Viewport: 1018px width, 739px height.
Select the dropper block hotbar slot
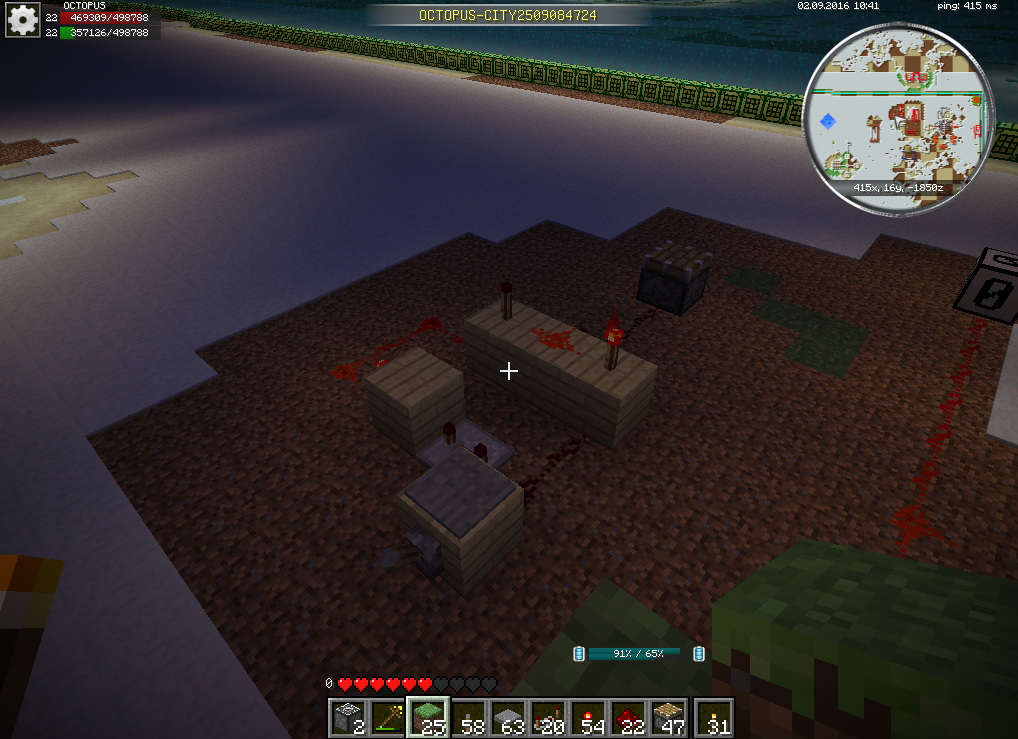coord(347,716)
